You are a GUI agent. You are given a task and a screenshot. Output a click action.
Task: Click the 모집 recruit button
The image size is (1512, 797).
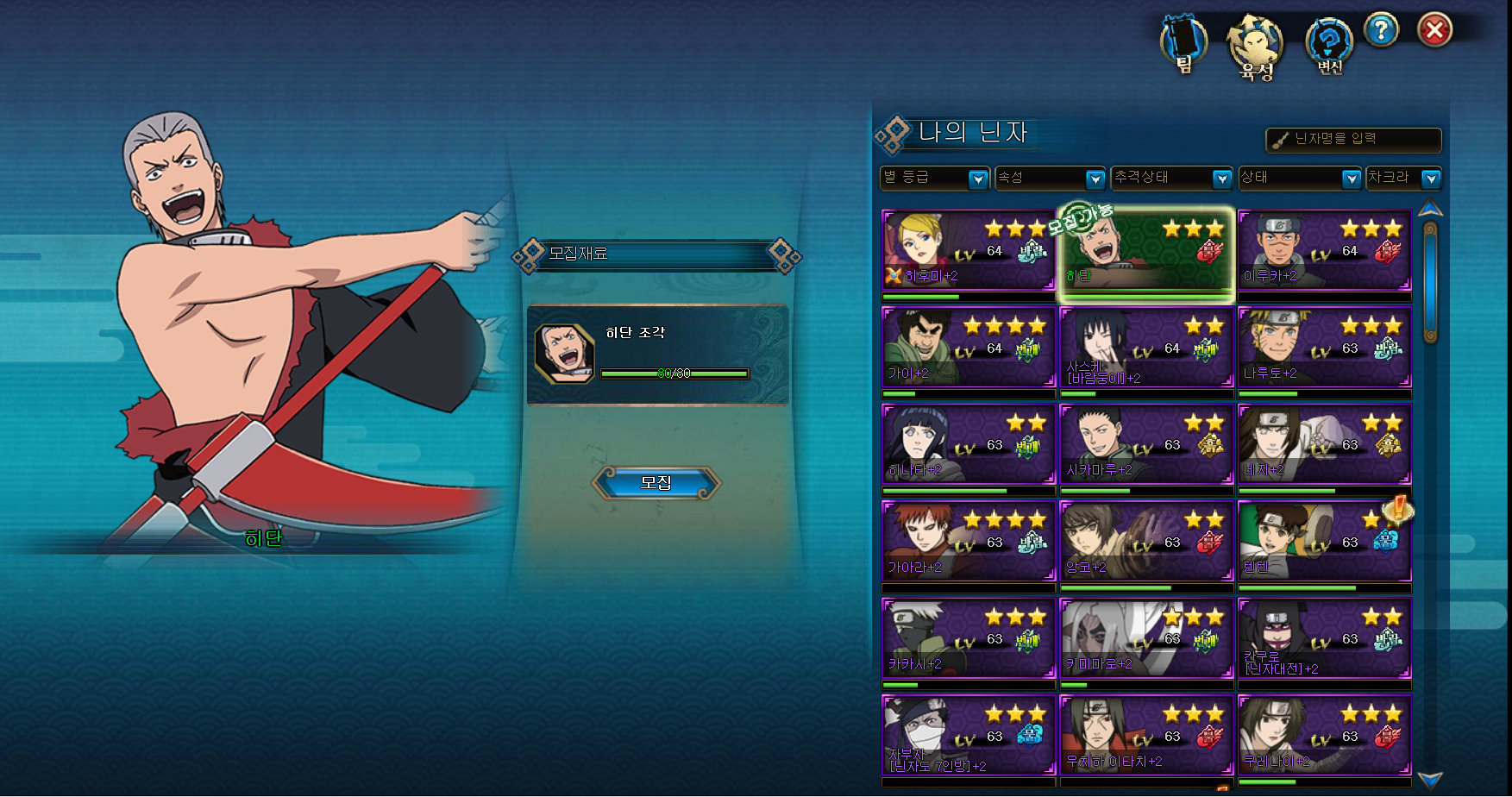point(656,483)
